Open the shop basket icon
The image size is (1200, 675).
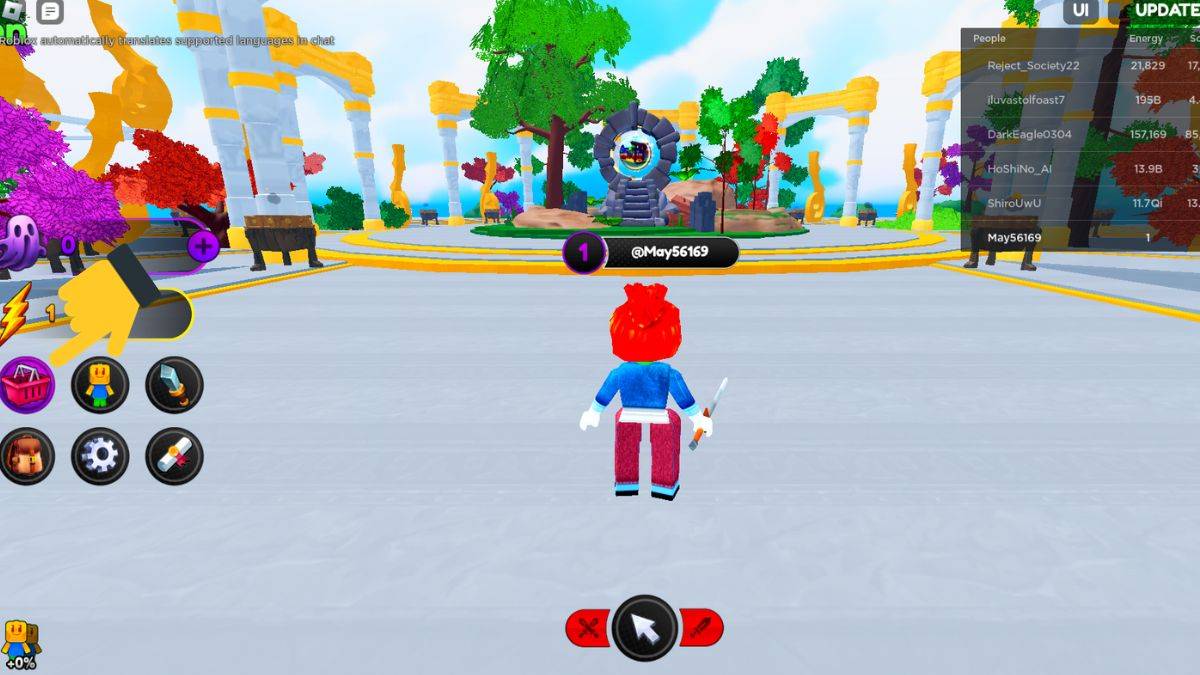pos(26,384)
